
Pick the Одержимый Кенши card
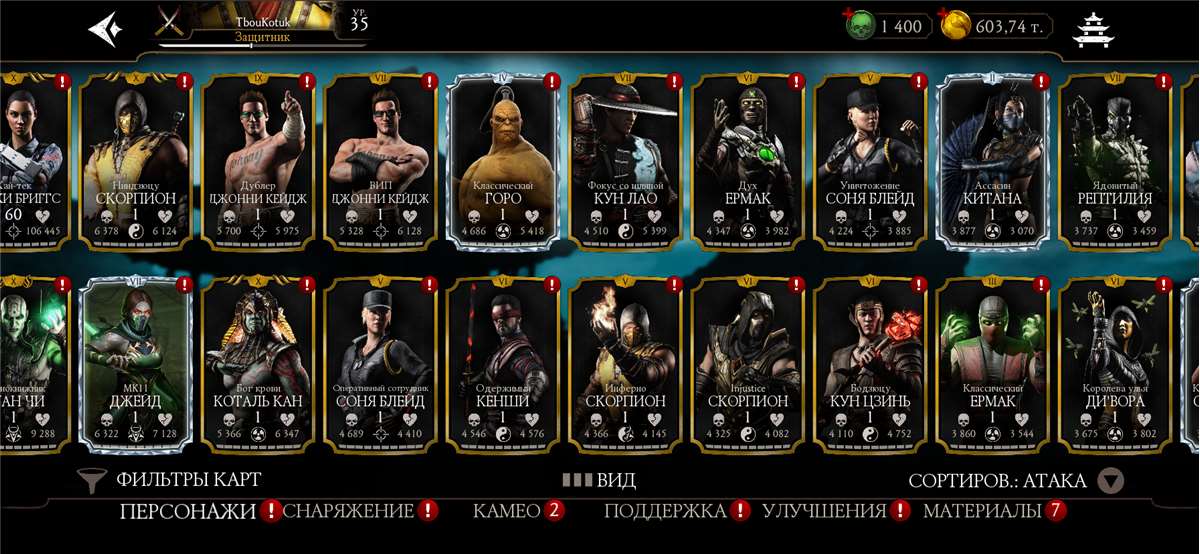[502, 362]
